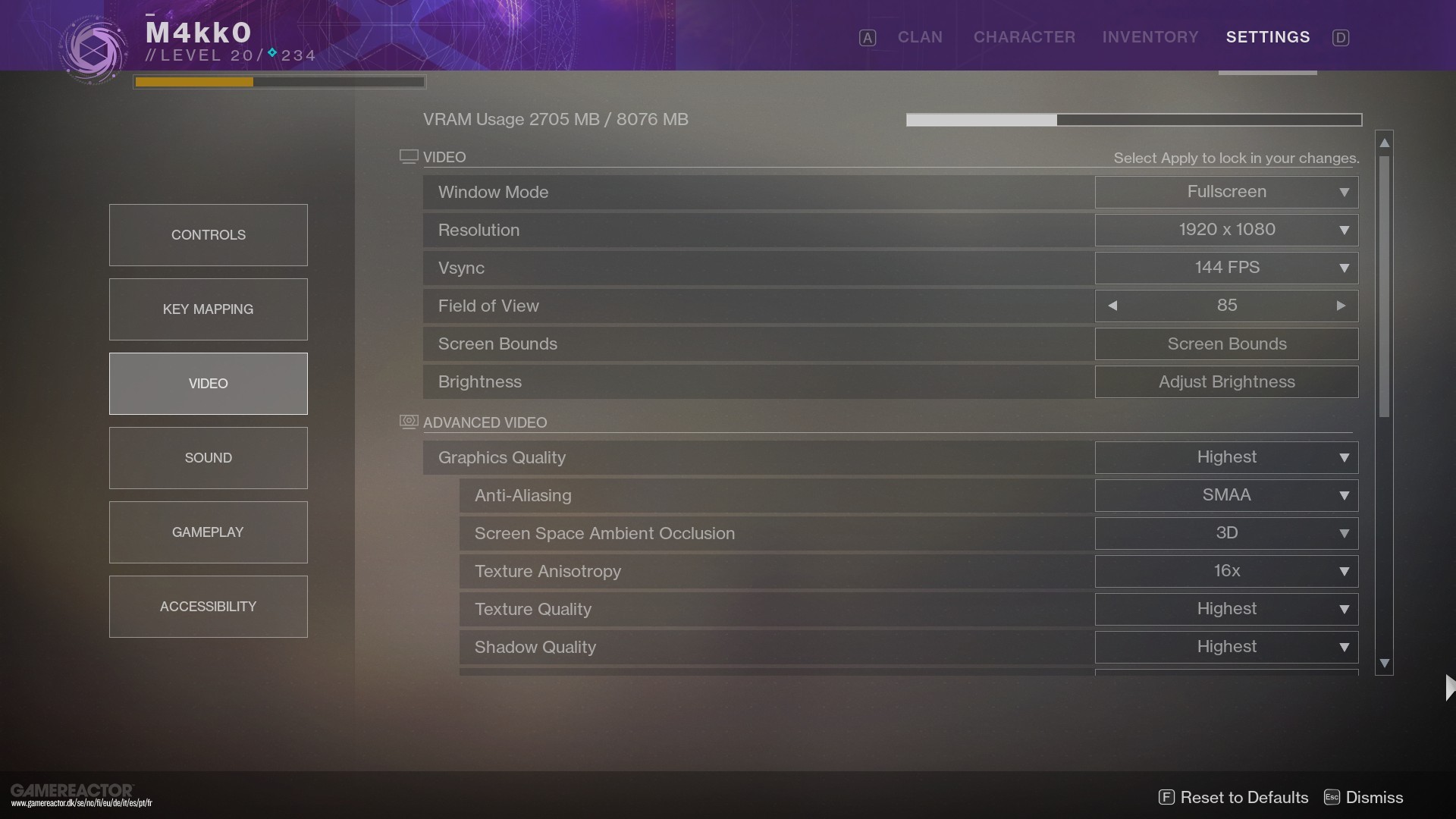The width and height of the screenshot is (1456, 819).
Task: Click the scrollbar's down arrow
Action: [1385, 664]
